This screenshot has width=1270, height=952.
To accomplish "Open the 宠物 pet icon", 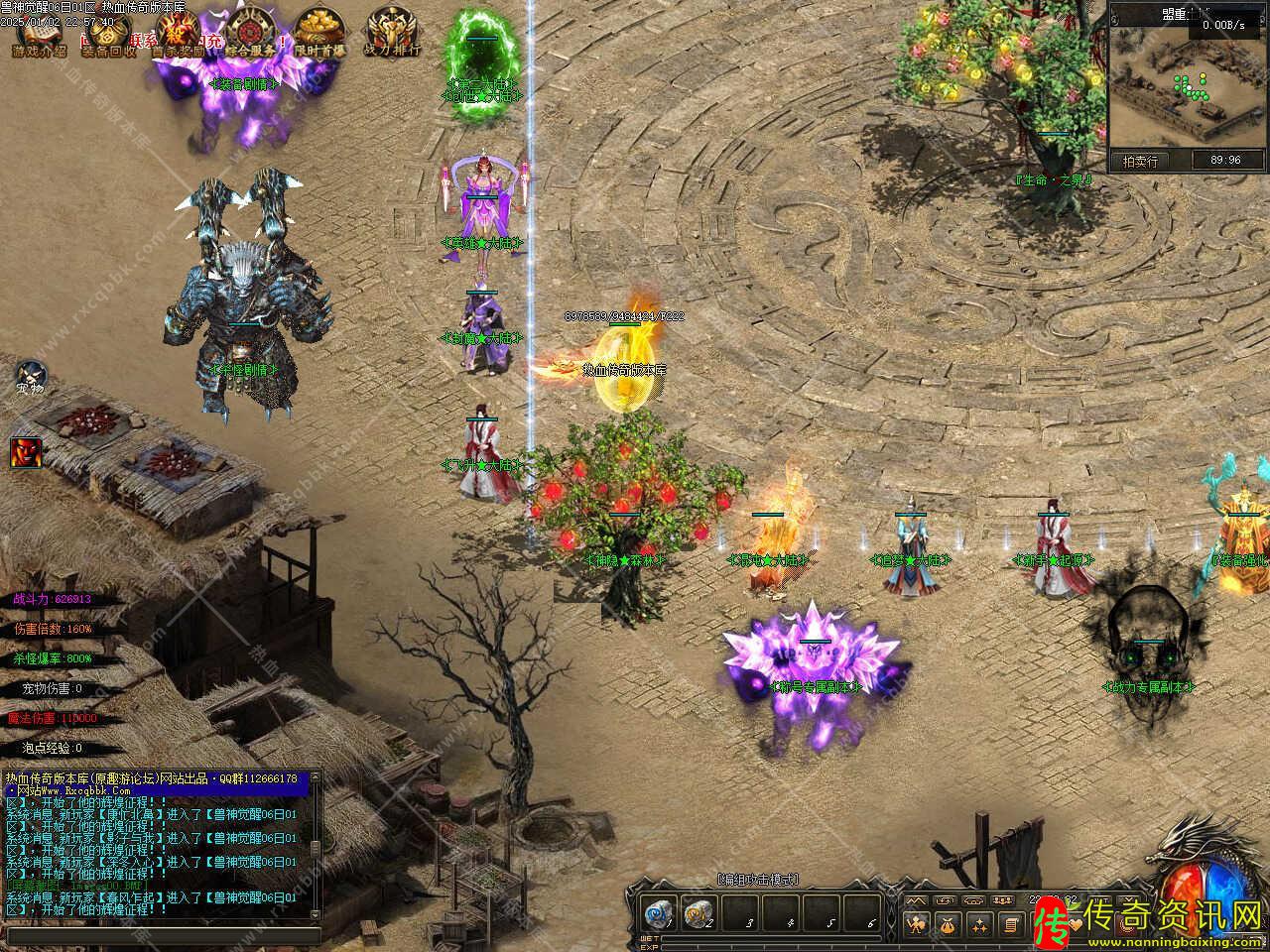I will [x=31, y=377].
